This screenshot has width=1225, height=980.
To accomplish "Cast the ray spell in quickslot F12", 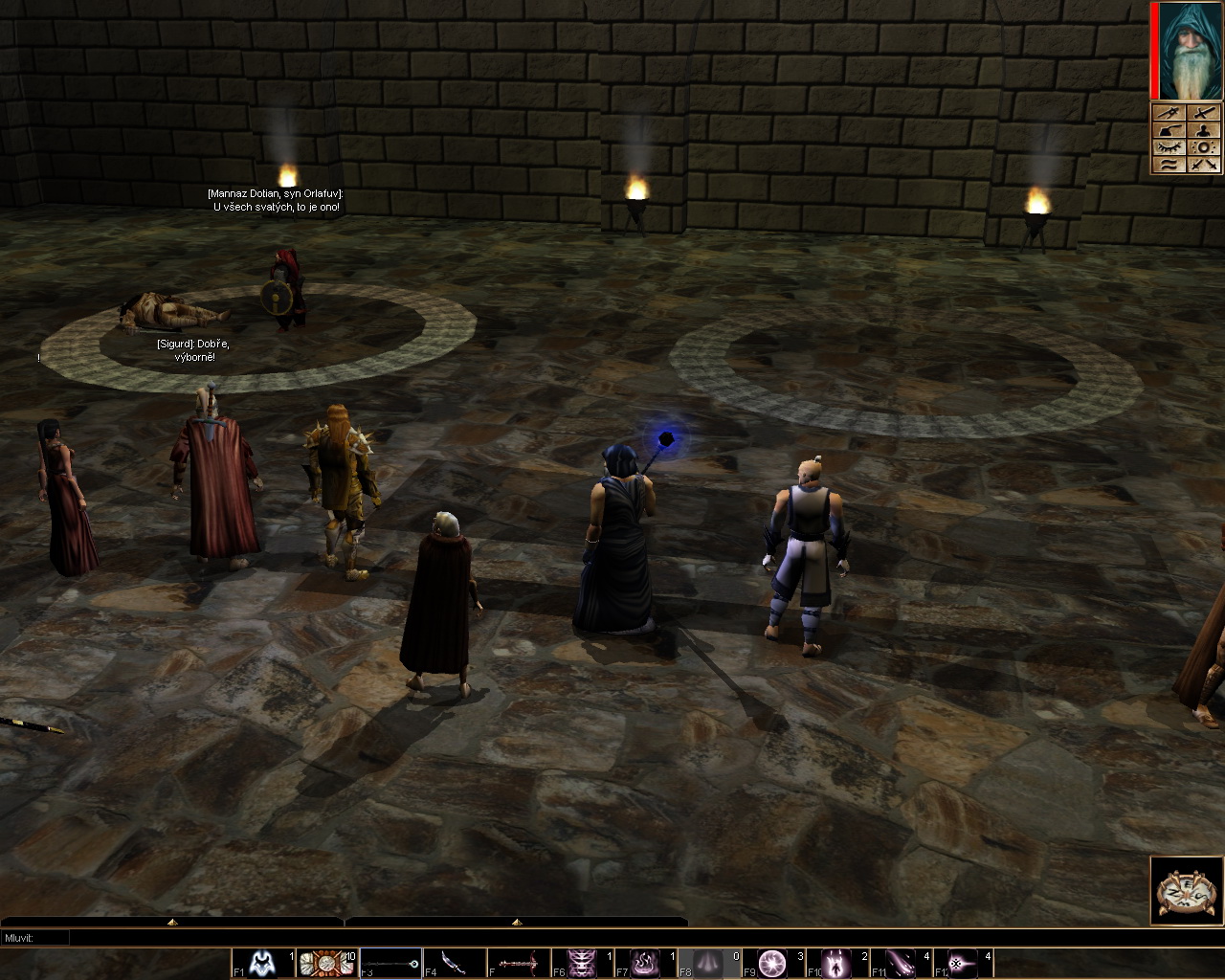I will pyautogui.click(x=963, y=963).
